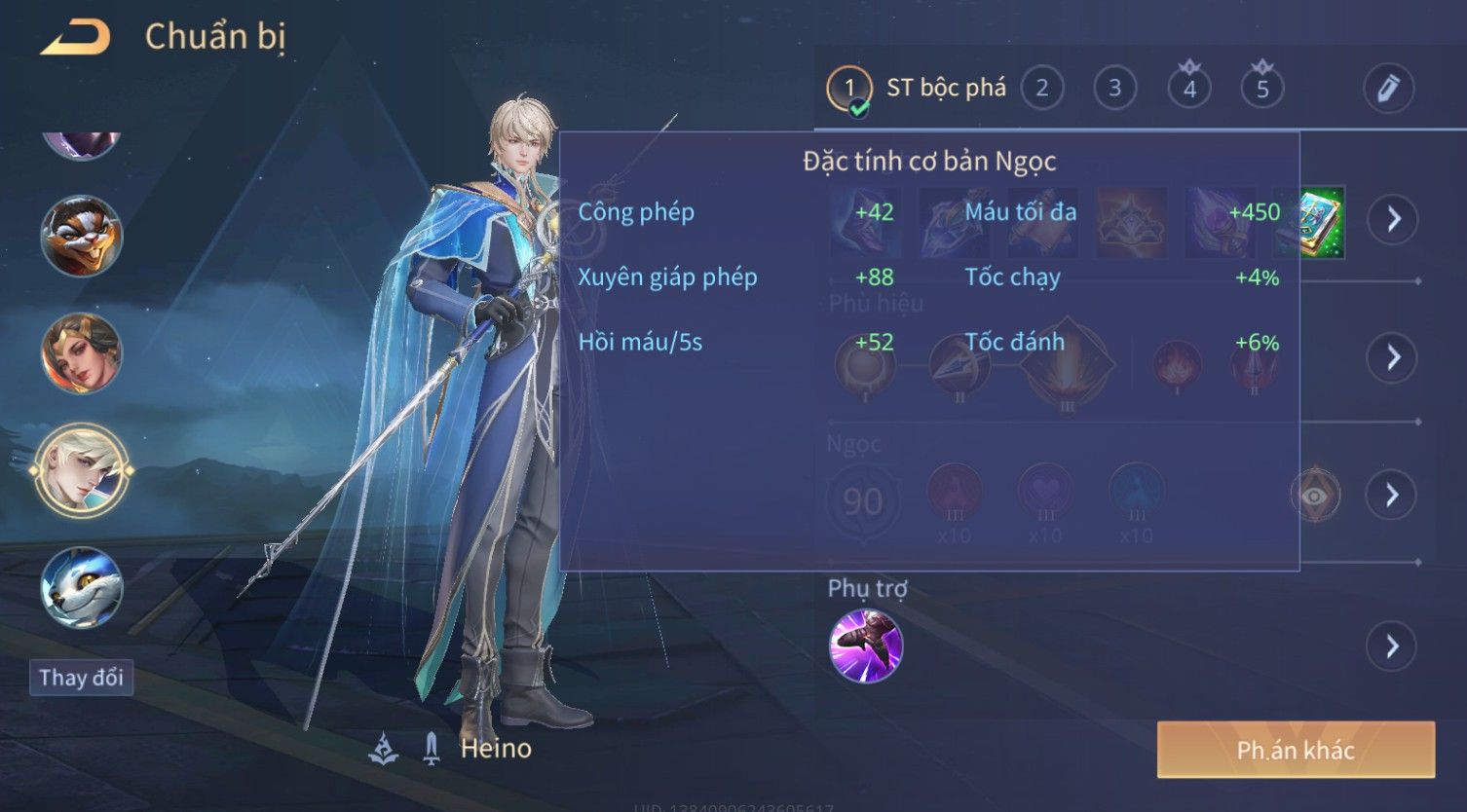
Task: Edit the loadout name with pencil icon
Action: point(1387,89)
